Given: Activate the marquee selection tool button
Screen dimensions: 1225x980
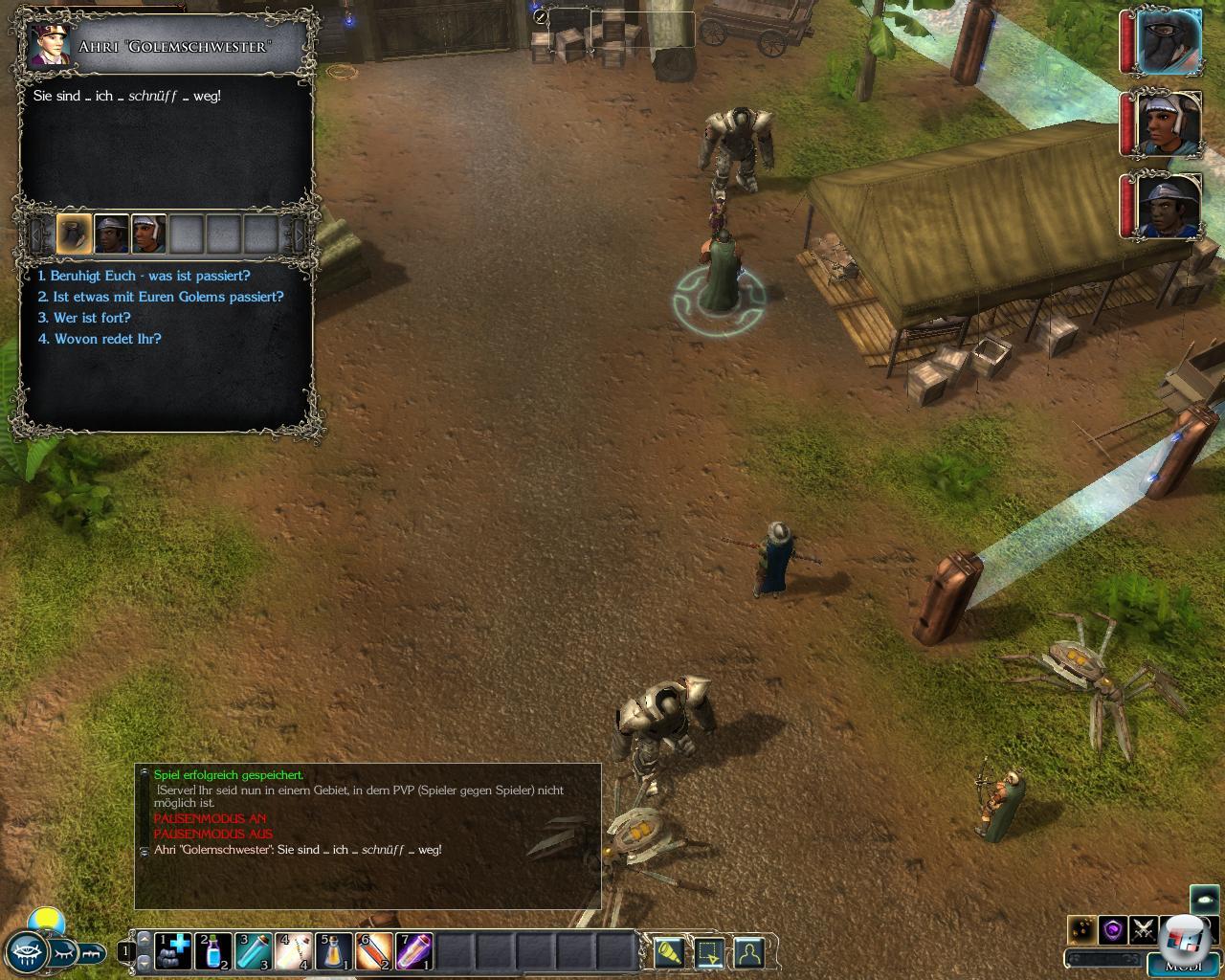Looking at the screenshot, I should tap(709, 953).
